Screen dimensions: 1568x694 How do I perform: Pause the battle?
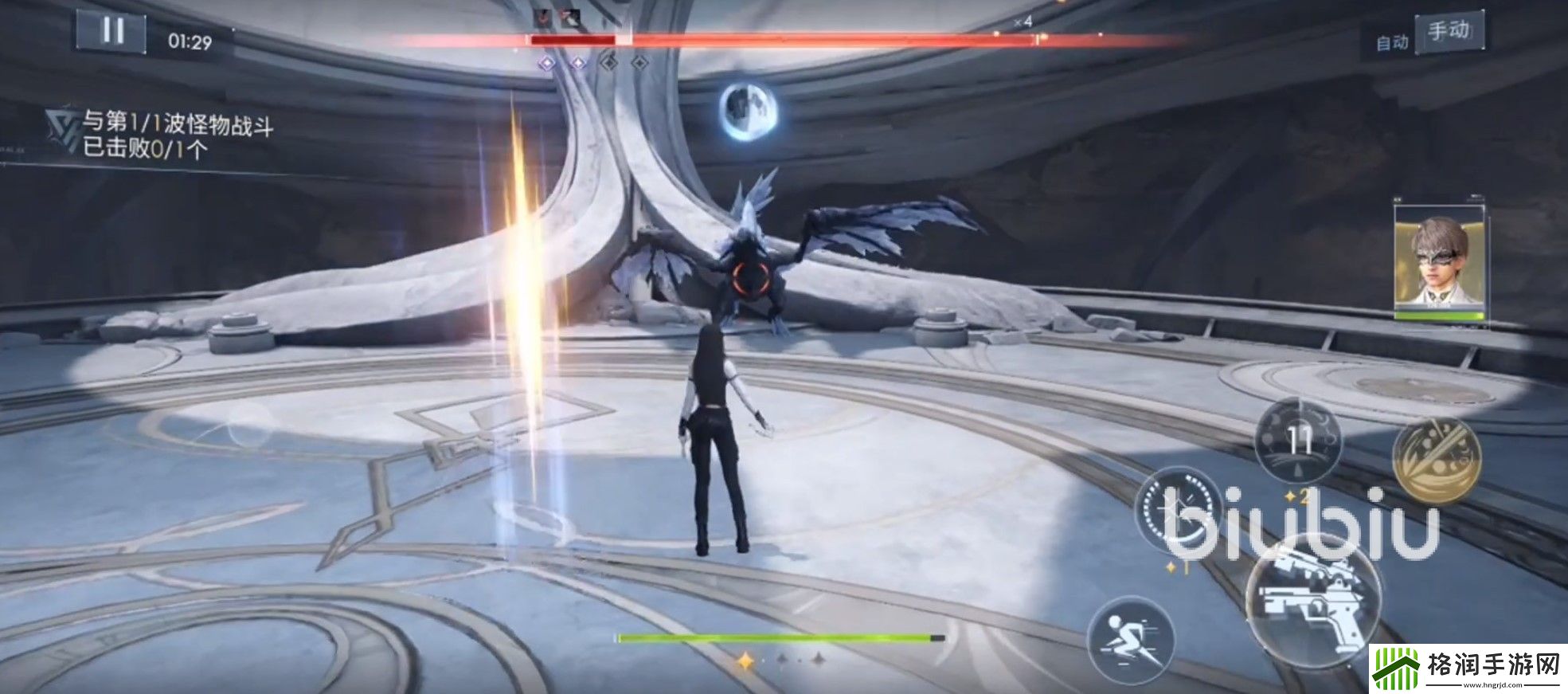click(111, 32)
